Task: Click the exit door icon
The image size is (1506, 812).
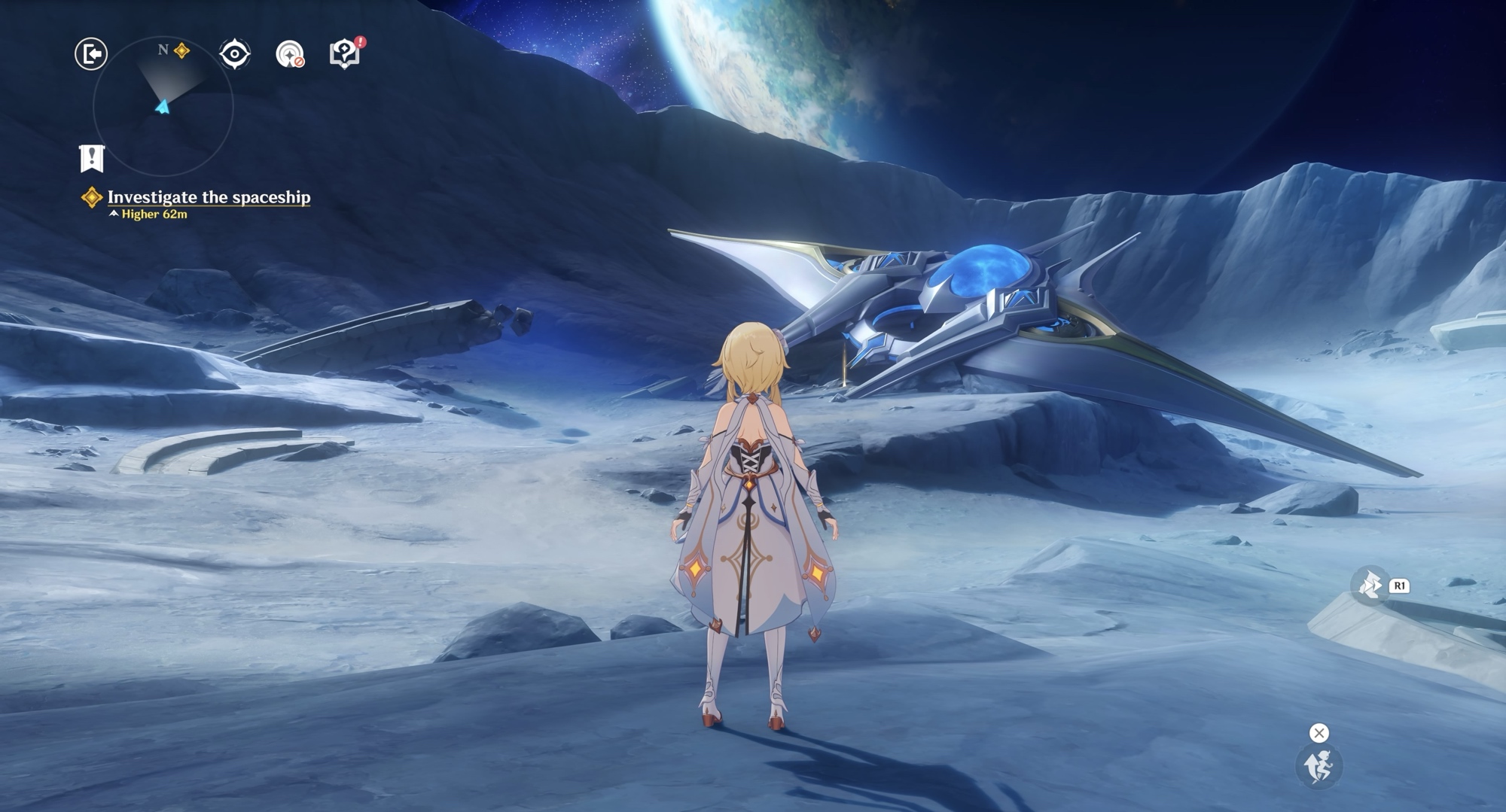Action: coord(91,54)
